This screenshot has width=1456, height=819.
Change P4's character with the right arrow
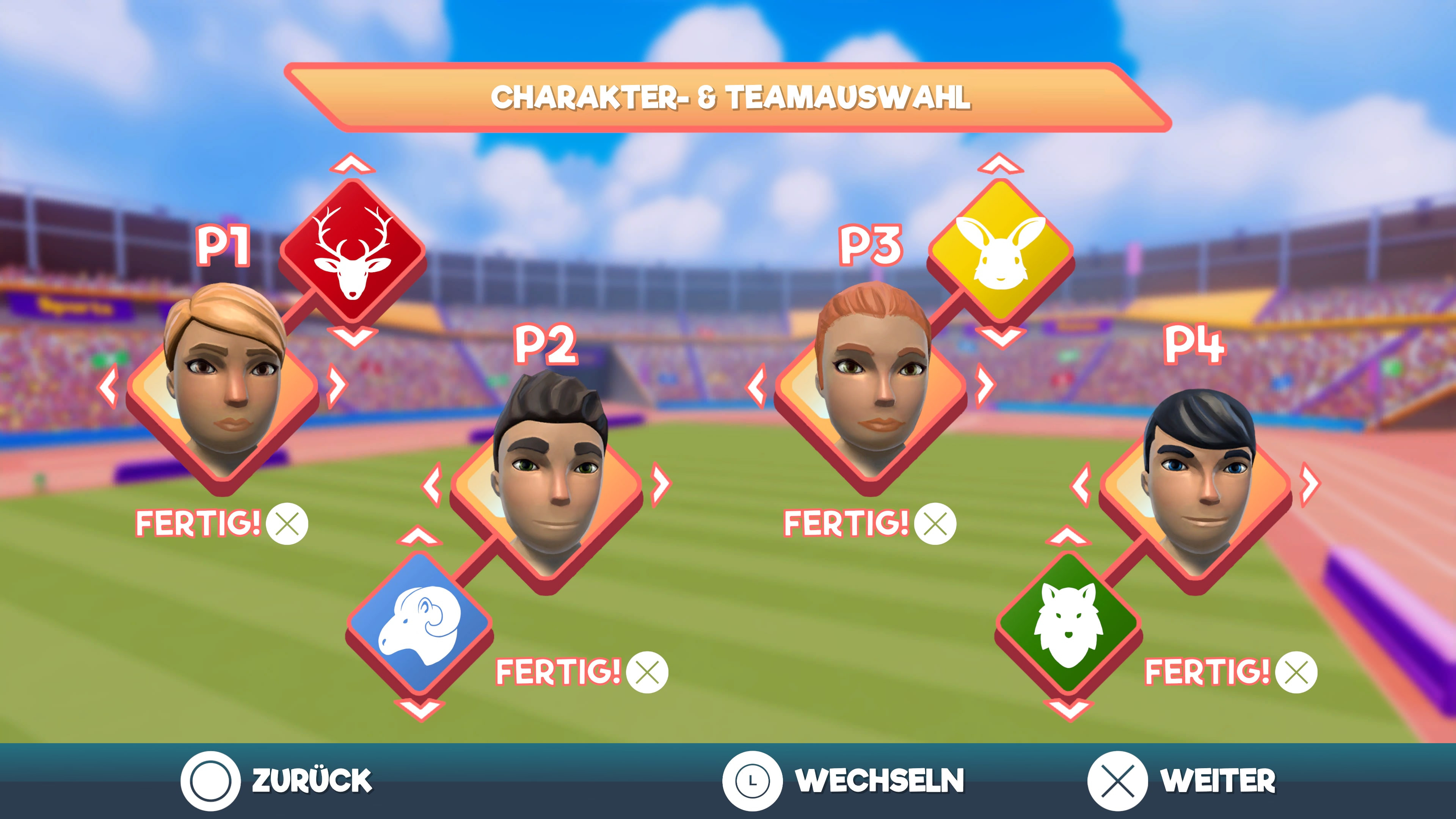(1309, 485)
